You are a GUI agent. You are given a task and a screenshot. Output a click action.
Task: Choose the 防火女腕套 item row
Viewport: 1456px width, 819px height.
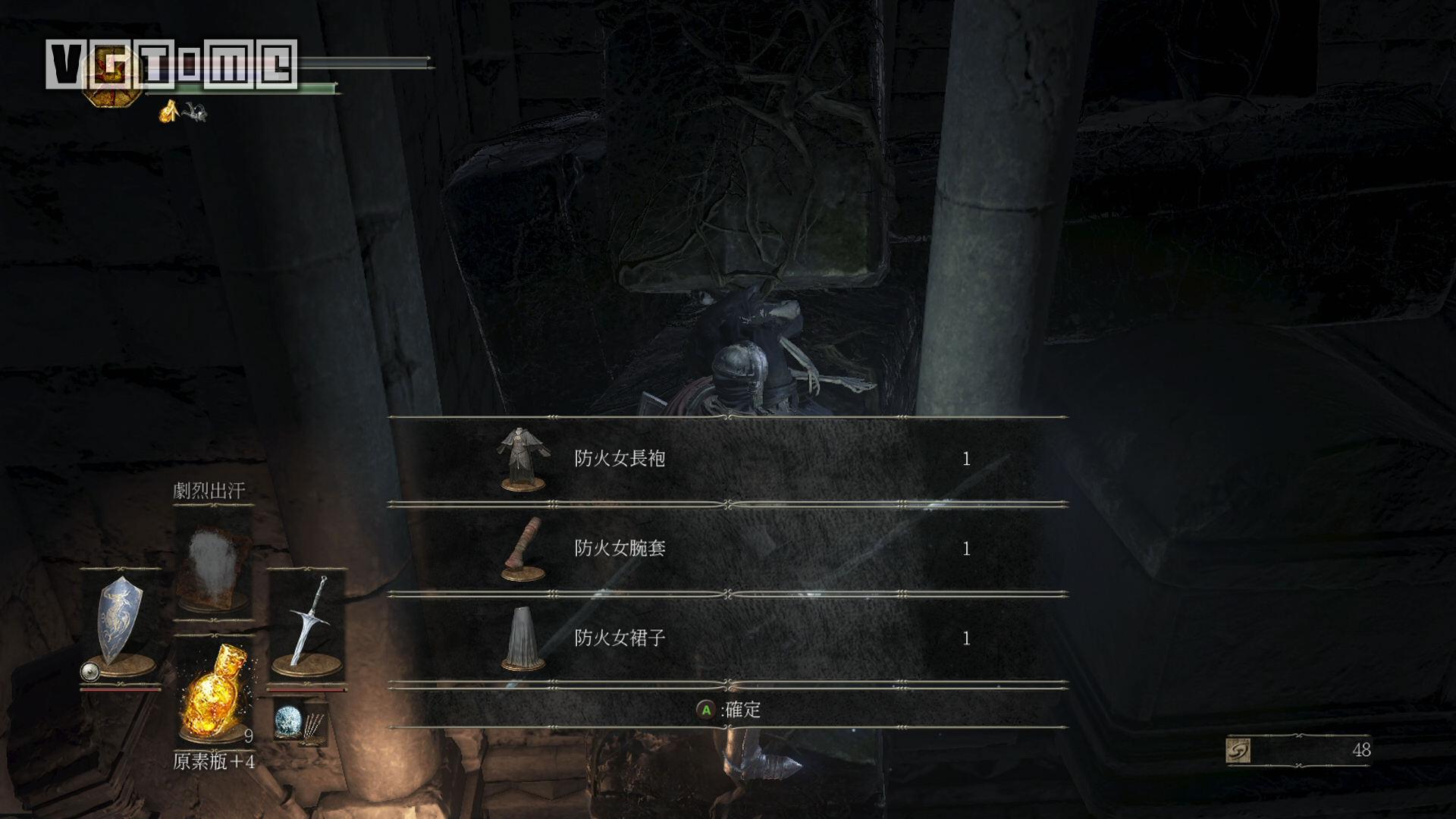(726, 549)
